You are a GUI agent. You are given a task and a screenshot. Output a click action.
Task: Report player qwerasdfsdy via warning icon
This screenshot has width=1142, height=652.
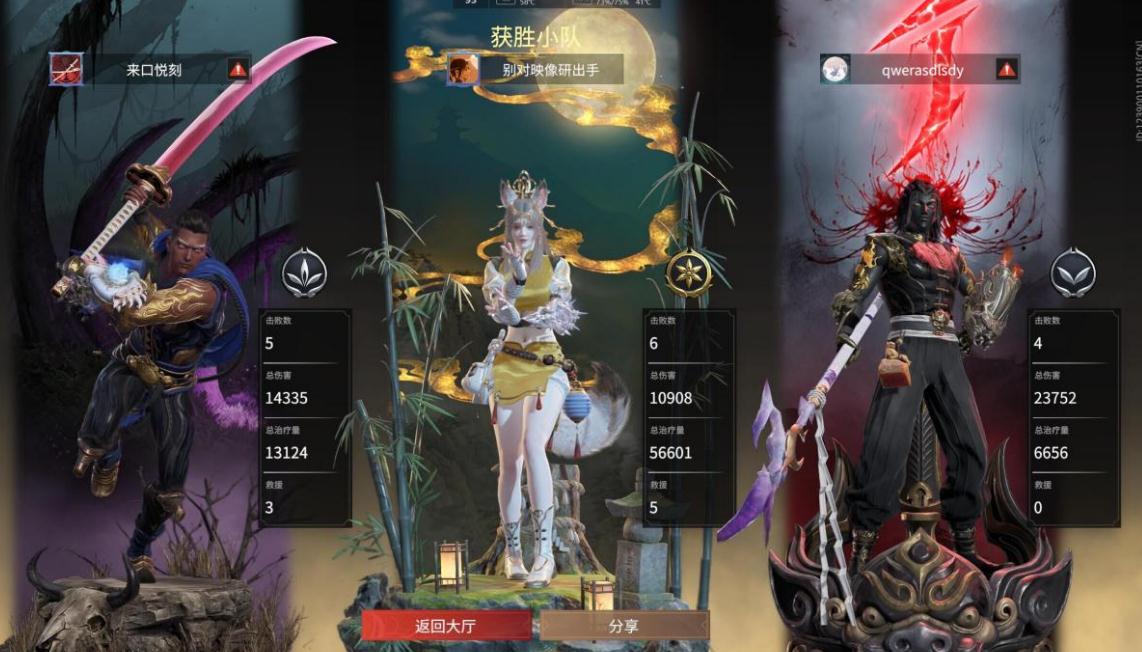click(1006, 69)
